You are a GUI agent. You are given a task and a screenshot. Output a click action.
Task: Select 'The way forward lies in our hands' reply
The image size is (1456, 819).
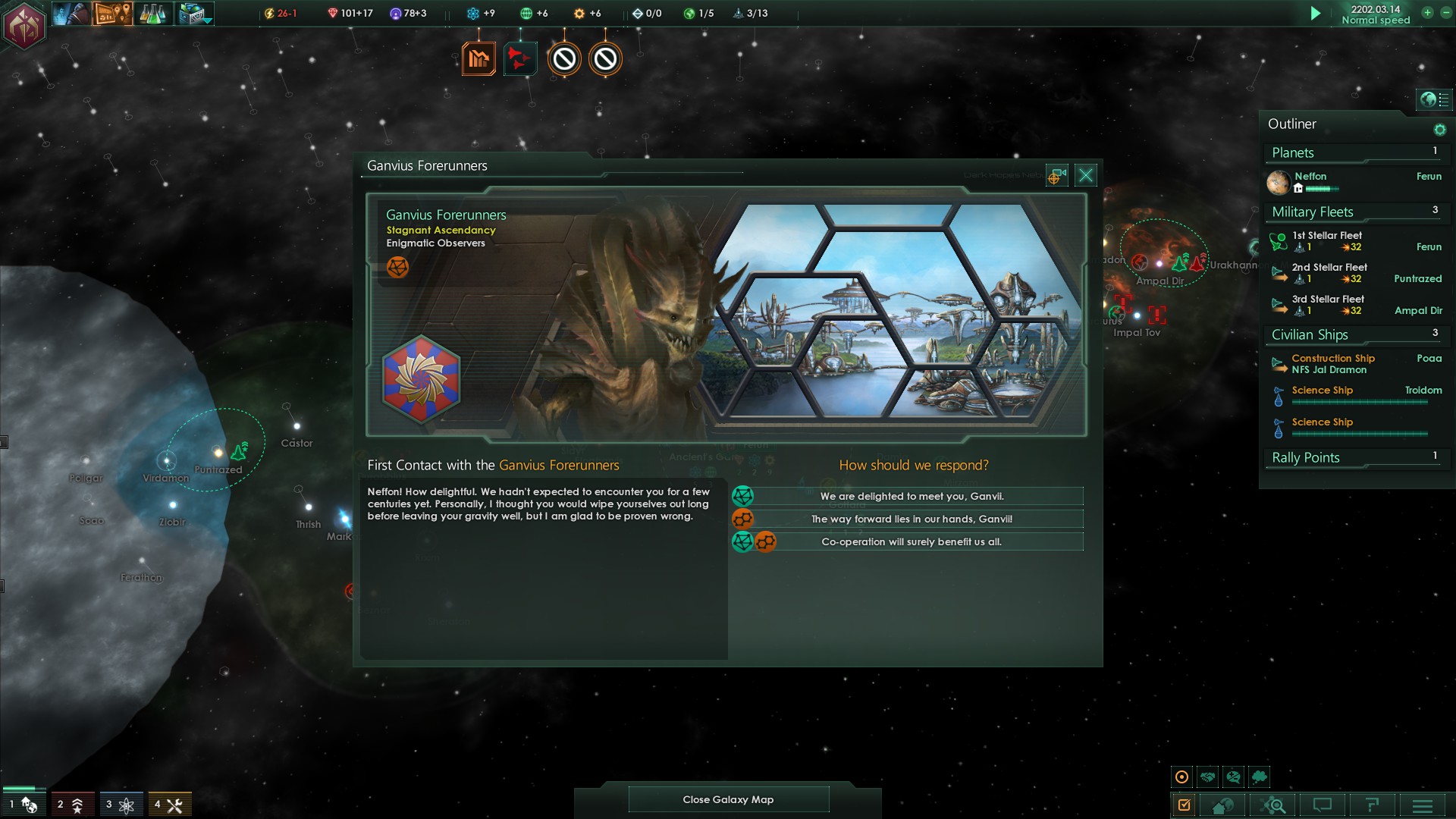coord(911,519)
